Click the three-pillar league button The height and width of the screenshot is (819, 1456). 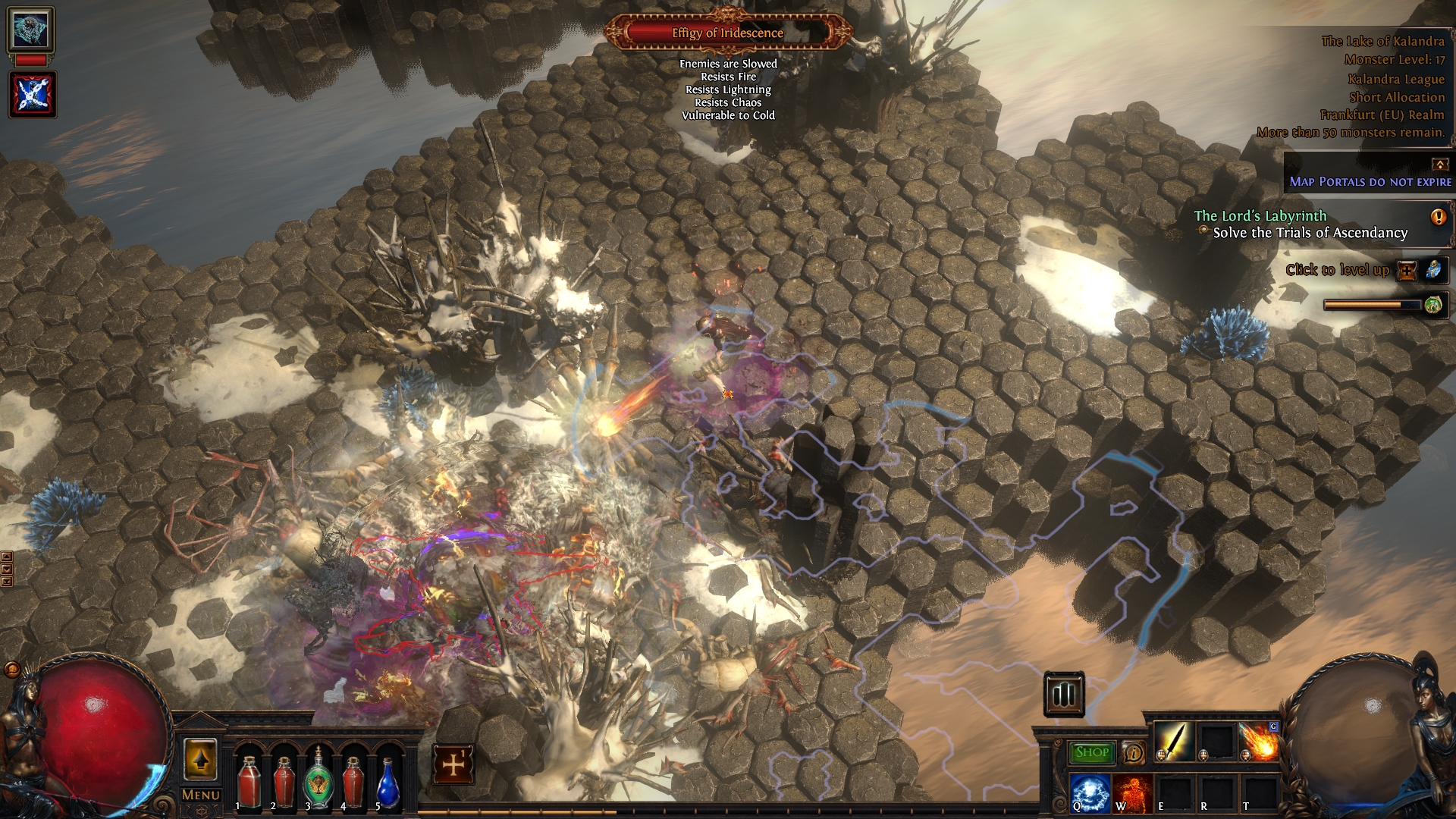tap(1064, 694)
